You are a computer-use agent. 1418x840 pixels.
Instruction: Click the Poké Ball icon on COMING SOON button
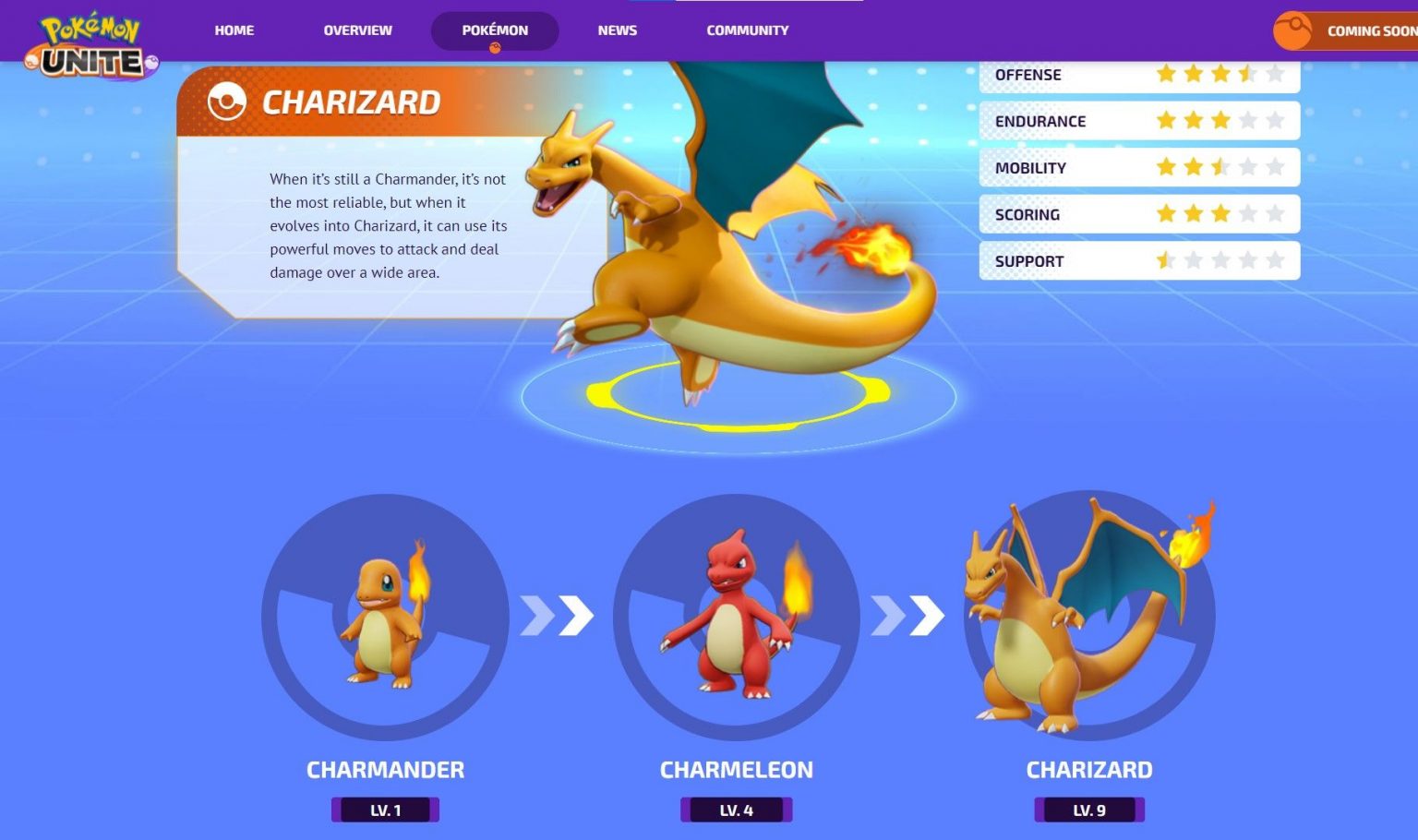click(1294, 30)
